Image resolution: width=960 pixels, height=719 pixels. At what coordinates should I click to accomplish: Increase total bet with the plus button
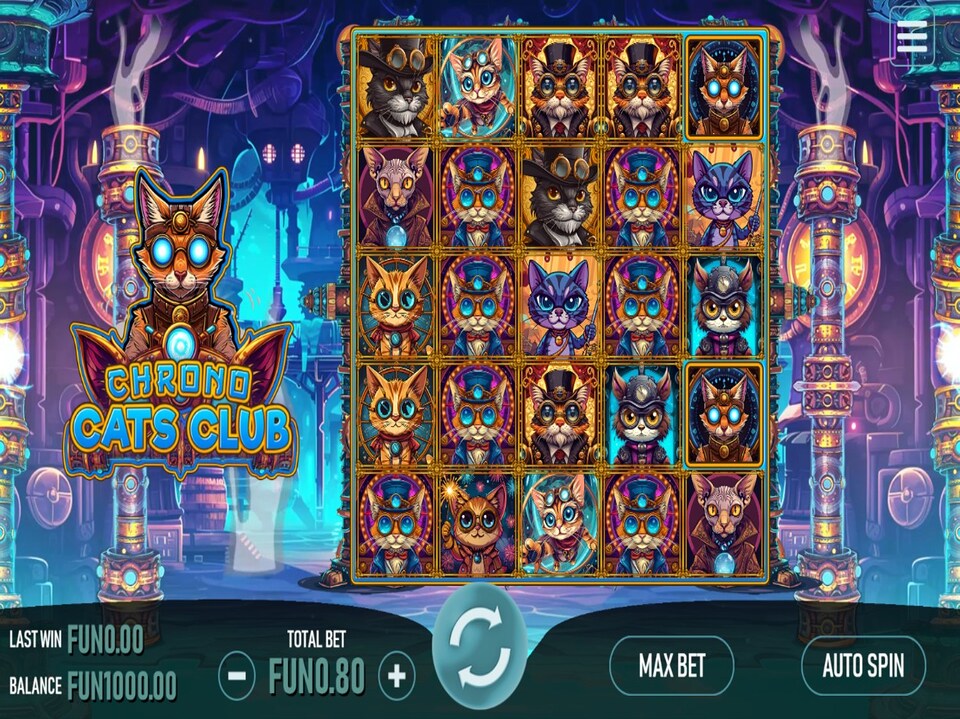click(x=396, y=676)
